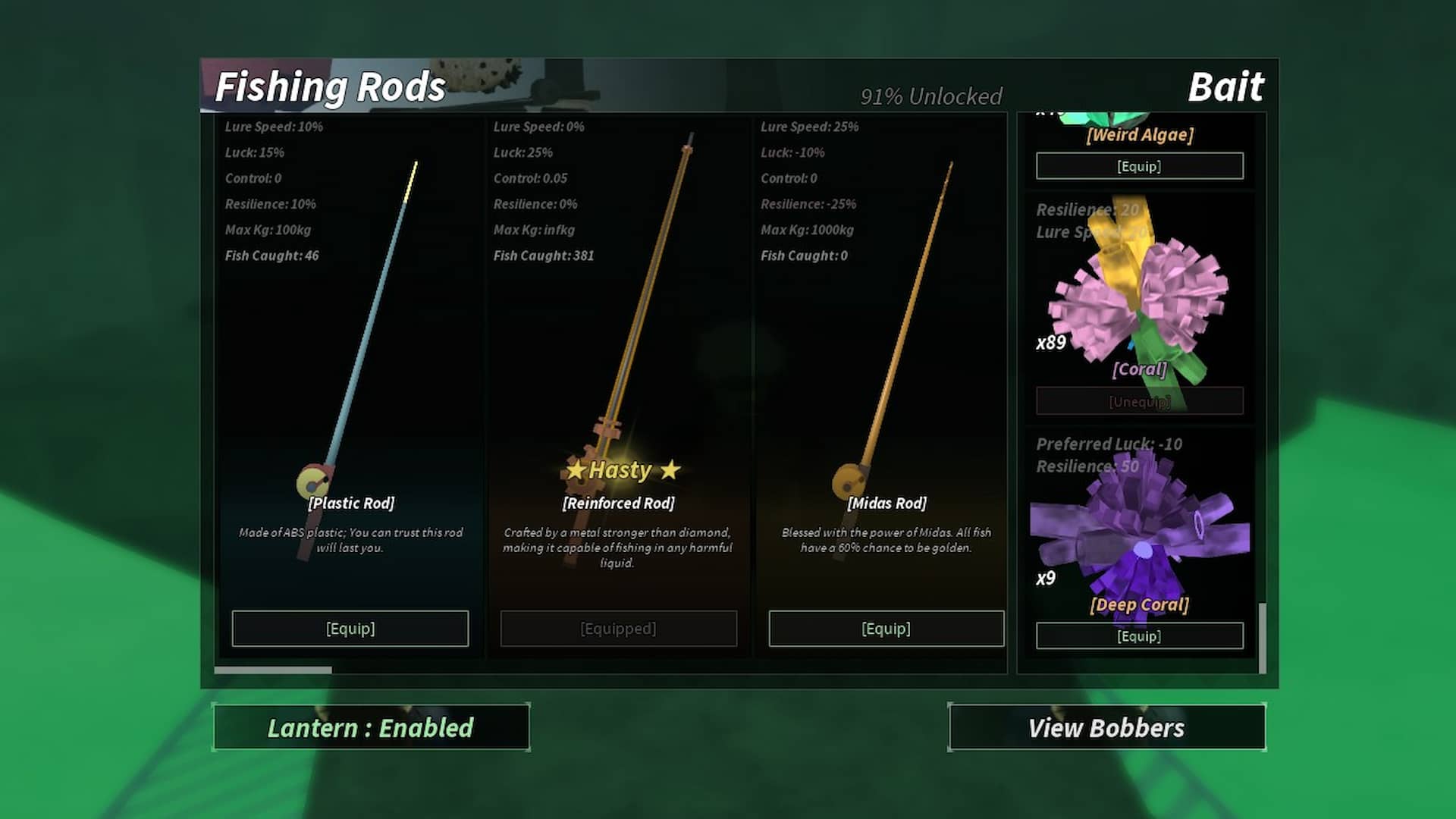Click the 91% Unlocked label
This screenshot has height=819, width=1456.
pos(930,96)
